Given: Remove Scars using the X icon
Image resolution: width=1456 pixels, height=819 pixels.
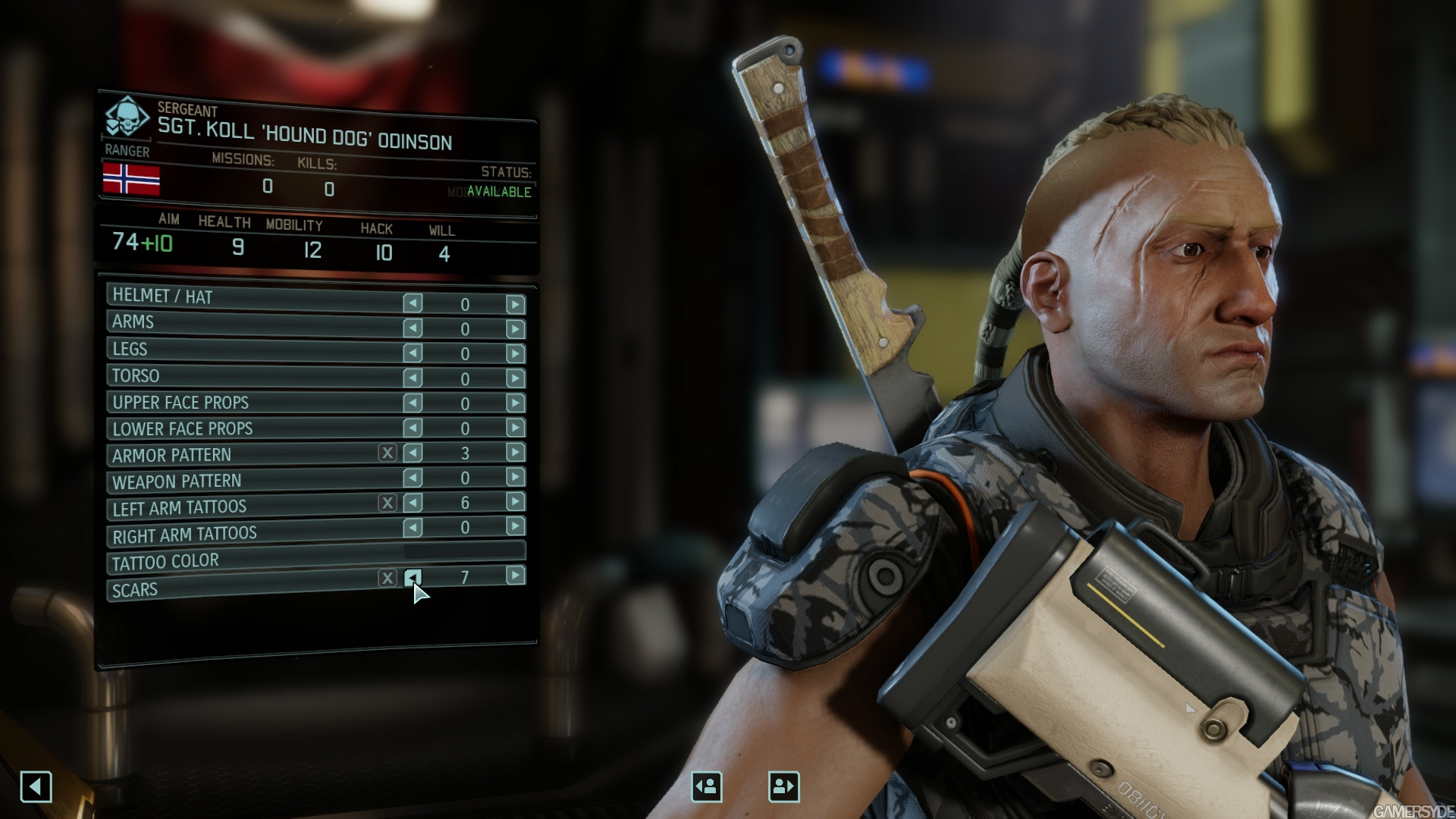Looking at the screenshot, I should 389,578.
